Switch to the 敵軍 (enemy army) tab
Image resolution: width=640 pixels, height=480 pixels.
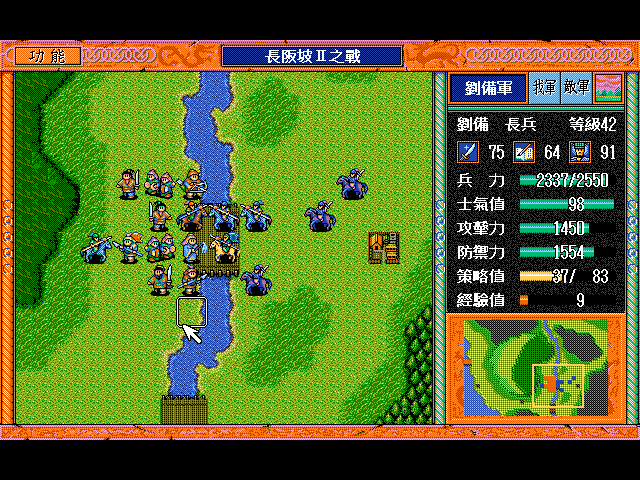576,88
